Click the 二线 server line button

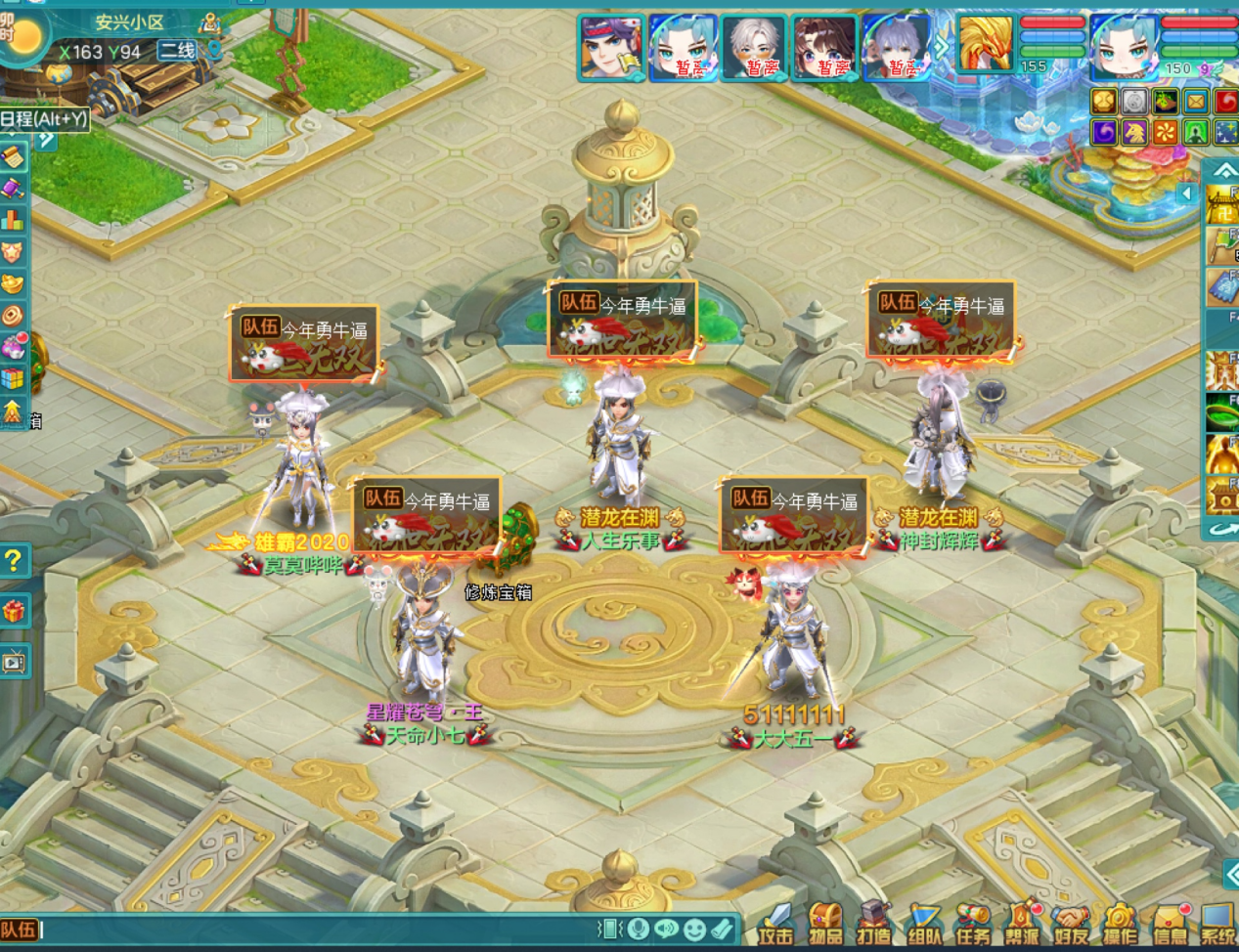point(178,51)
